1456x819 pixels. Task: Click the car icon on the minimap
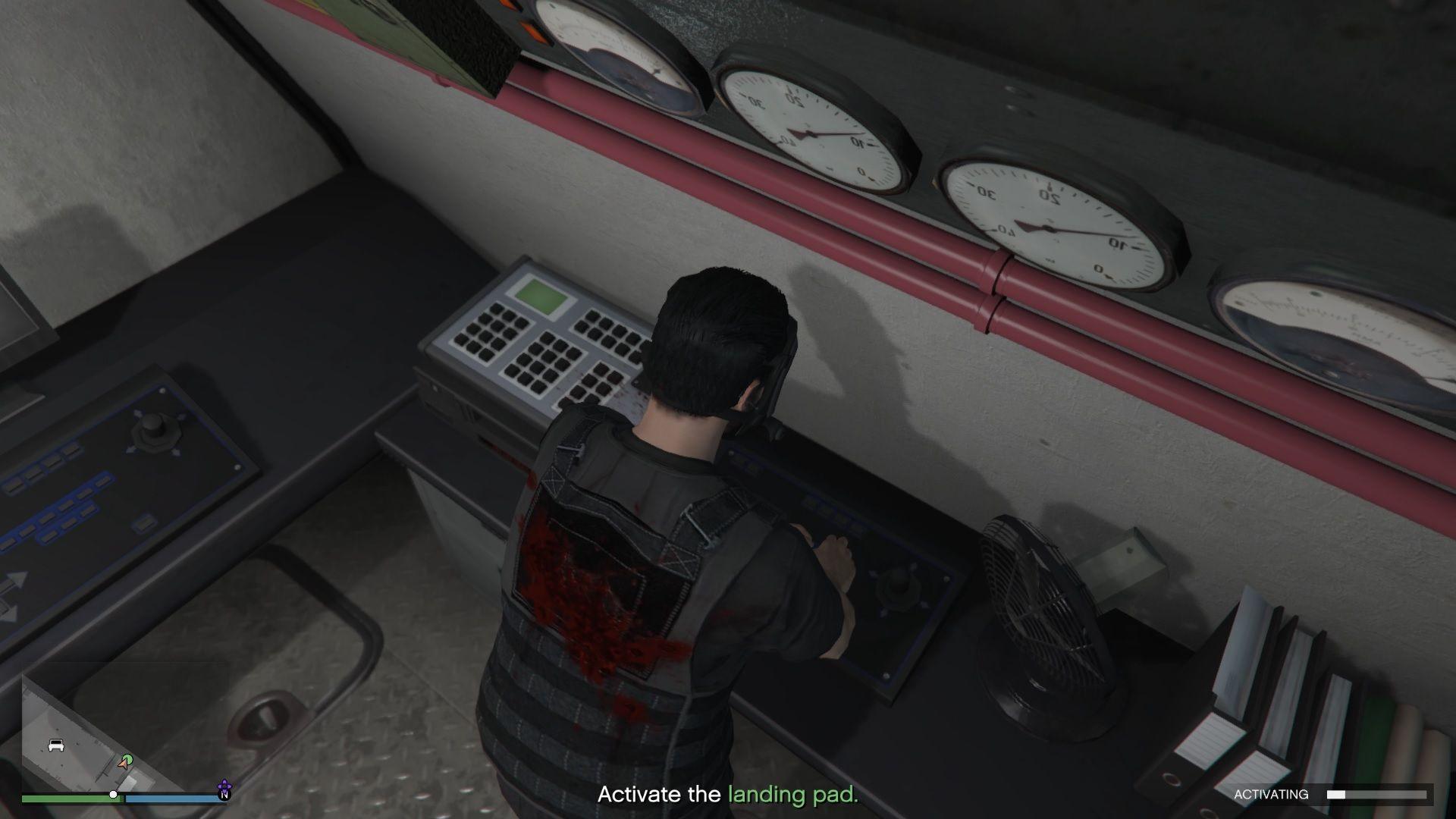click(56, 745)
